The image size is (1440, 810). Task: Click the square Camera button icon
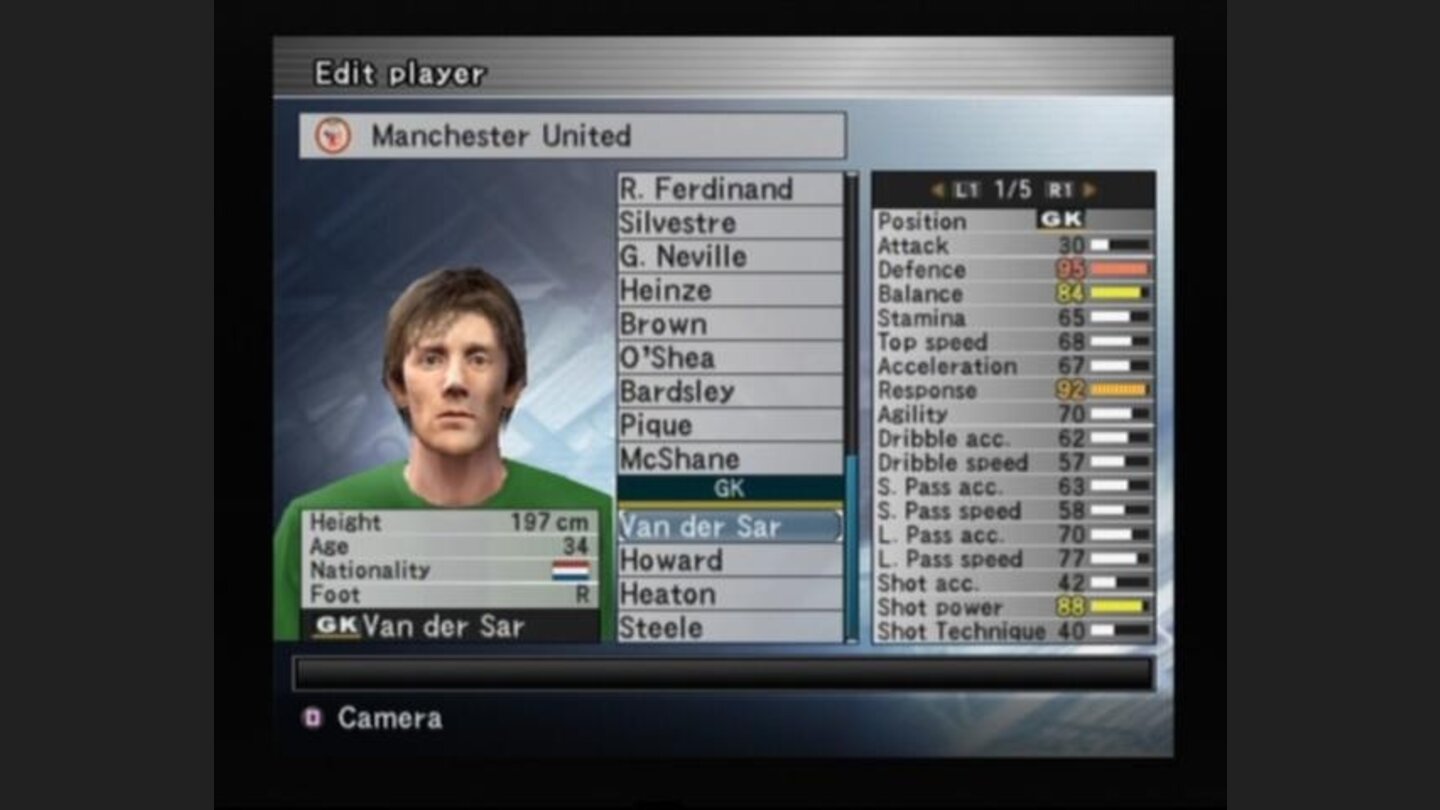pos(310,719)
